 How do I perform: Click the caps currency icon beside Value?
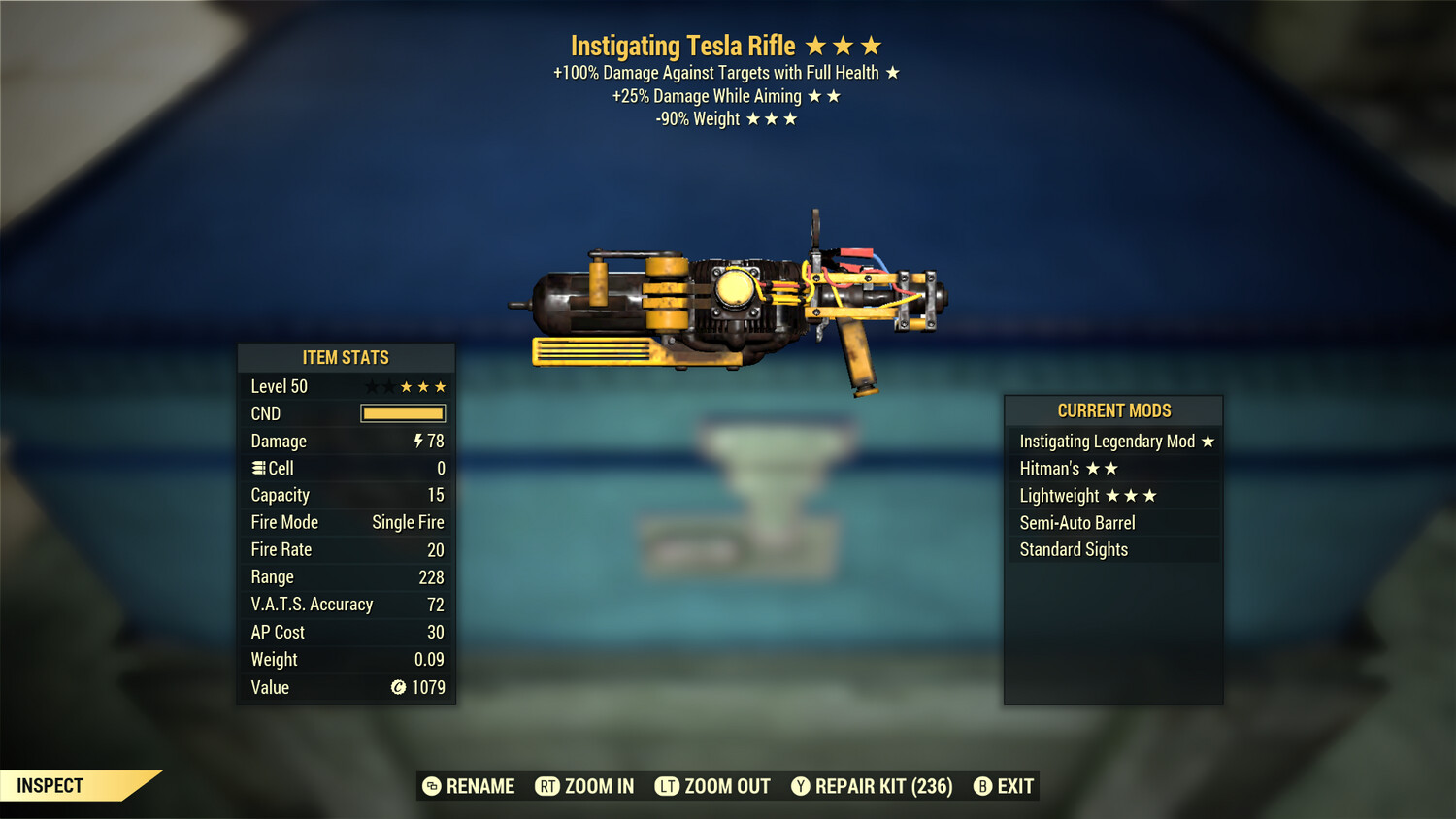pos(398,688)
